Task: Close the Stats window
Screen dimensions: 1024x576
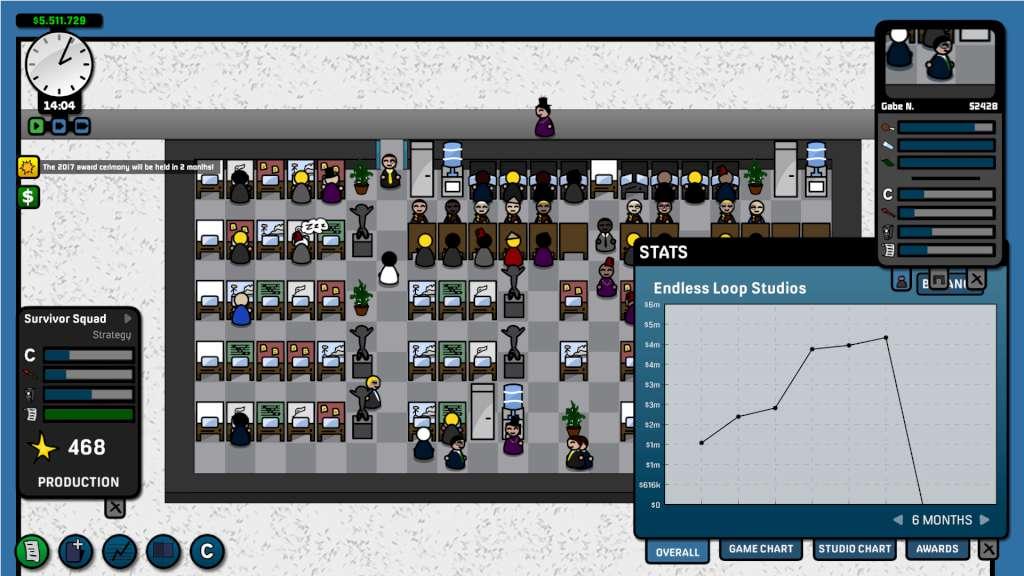Action: coord(988,549)
